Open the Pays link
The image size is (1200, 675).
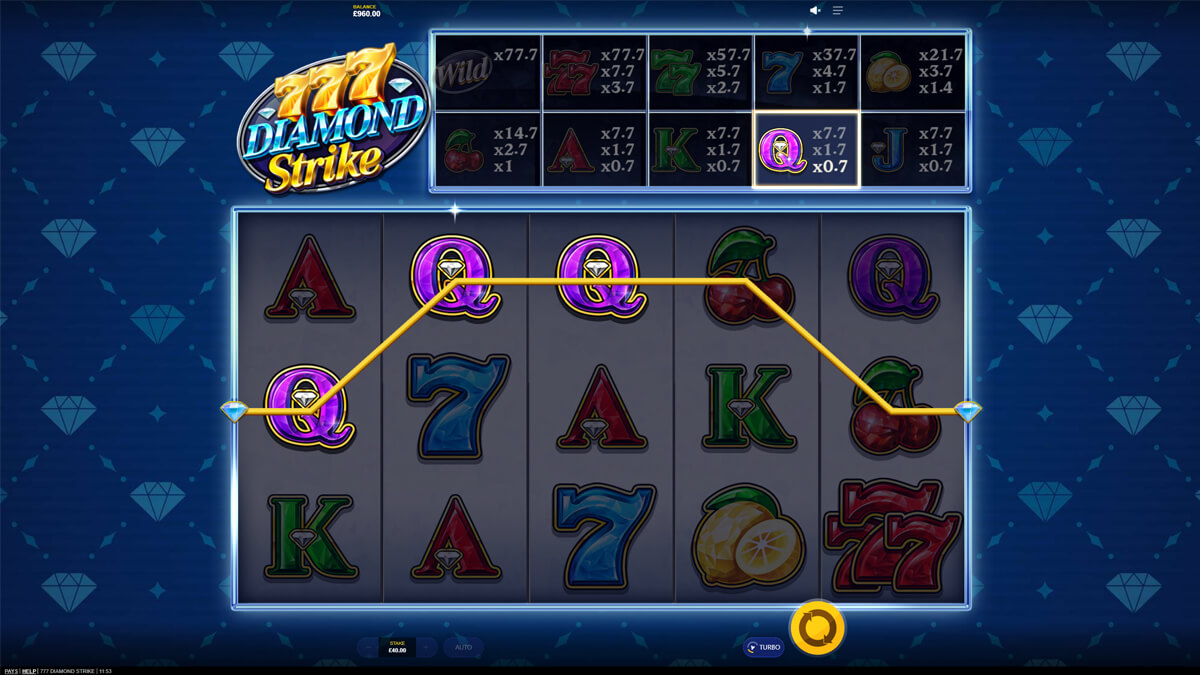(x=9, y=671)
